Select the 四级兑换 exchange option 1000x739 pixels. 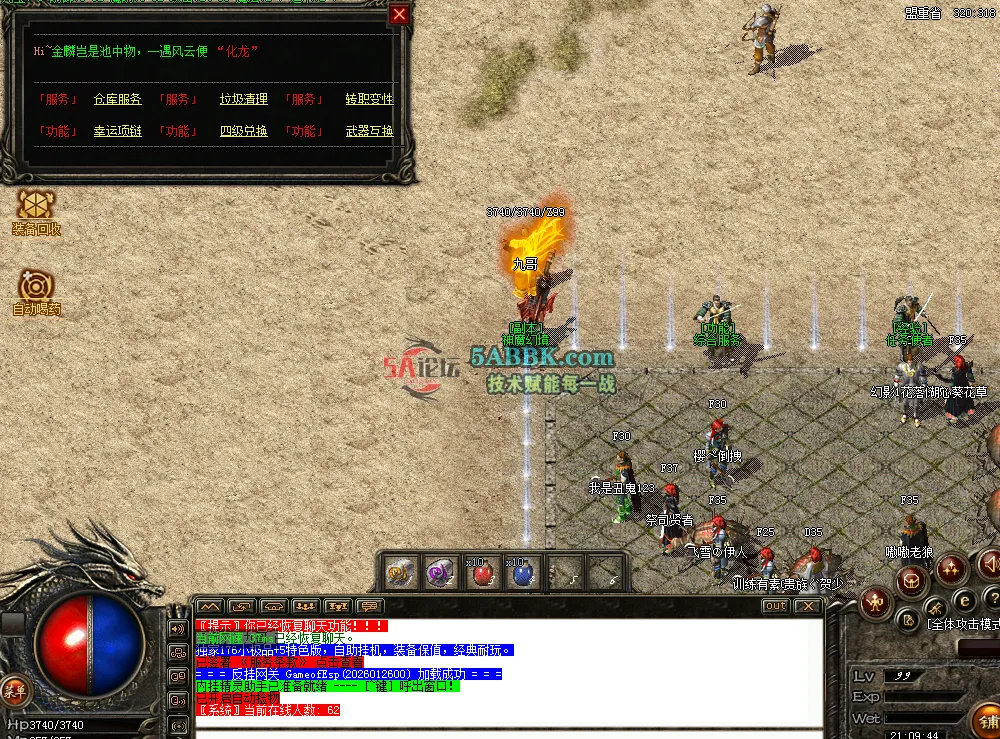[x=244, y=132]
